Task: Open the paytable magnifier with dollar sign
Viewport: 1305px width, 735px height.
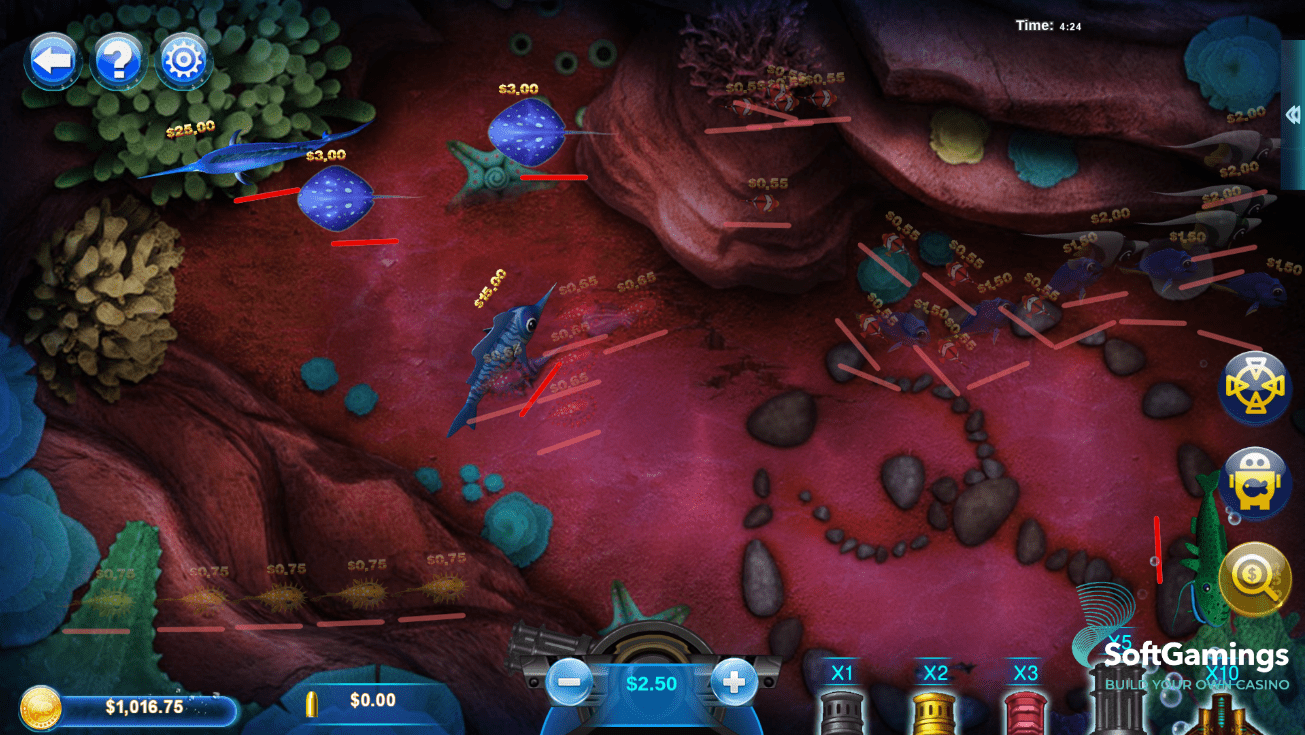Action: (1255, 578)
